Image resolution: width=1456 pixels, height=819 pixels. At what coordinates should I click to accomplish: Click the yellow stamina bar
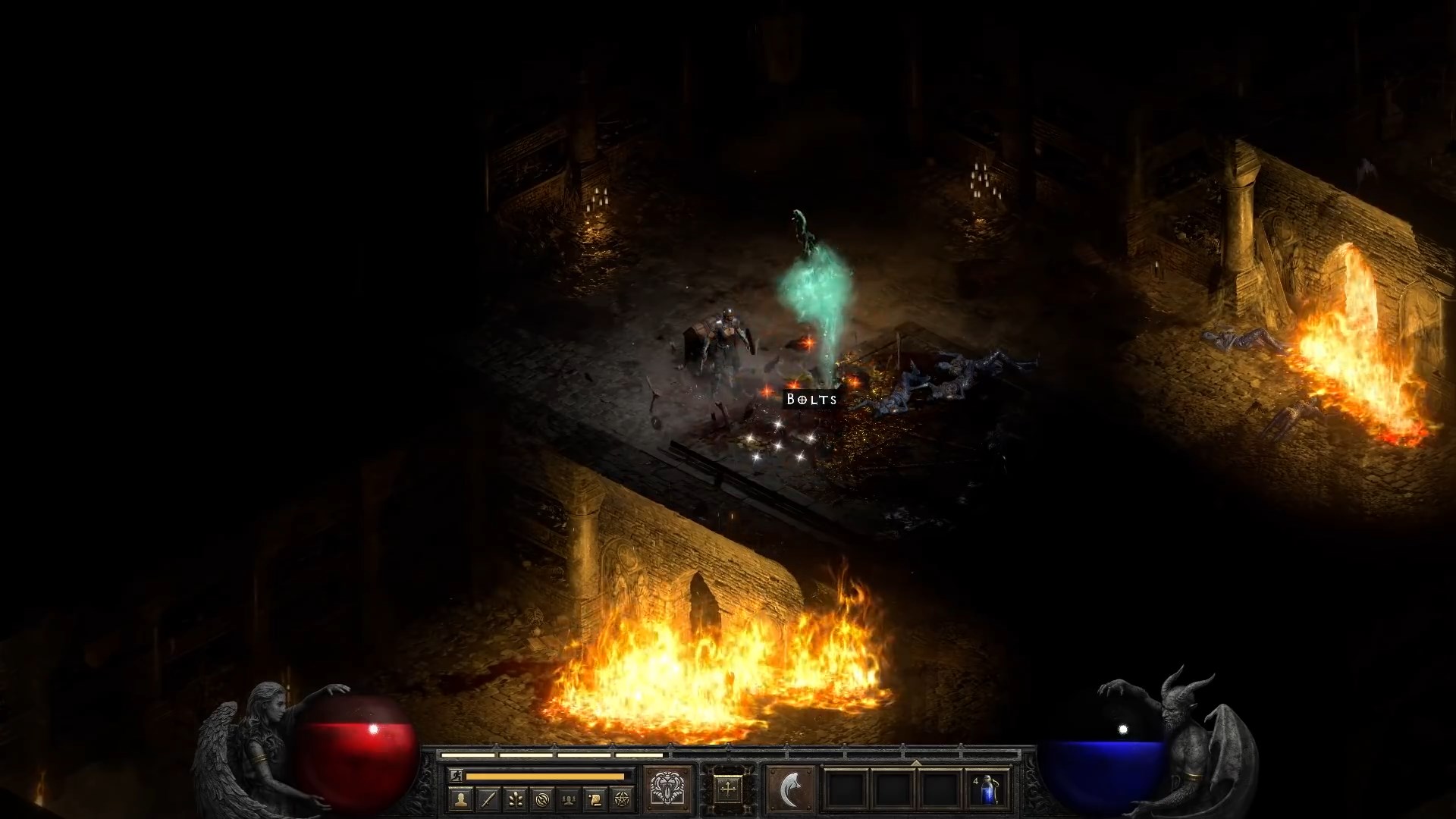[546, 776]
